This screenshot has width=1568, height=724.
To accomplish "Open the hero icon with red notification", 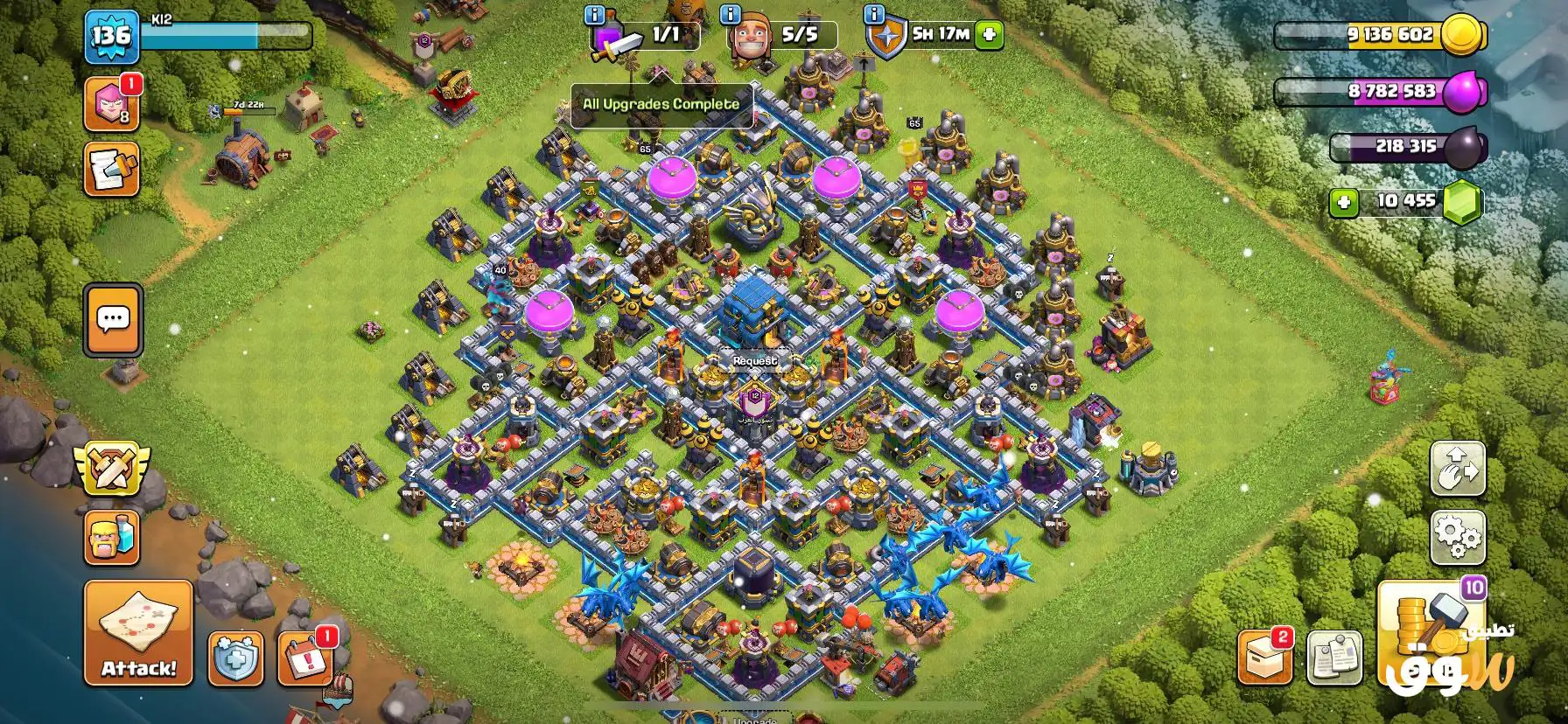I will point(111,103).
